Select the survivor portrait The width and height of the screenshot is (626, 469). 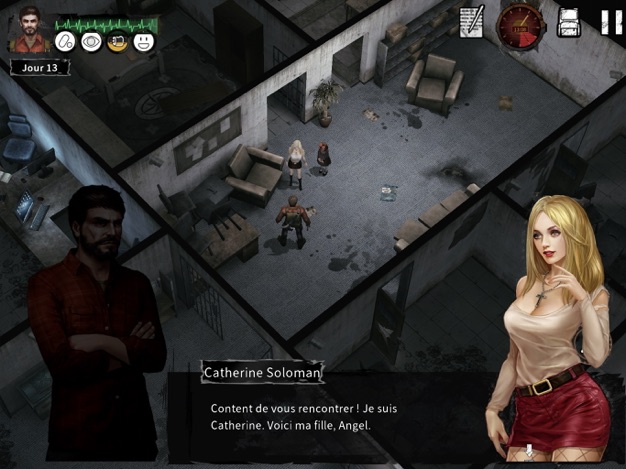pyautogui.click(x=26, y=30)
